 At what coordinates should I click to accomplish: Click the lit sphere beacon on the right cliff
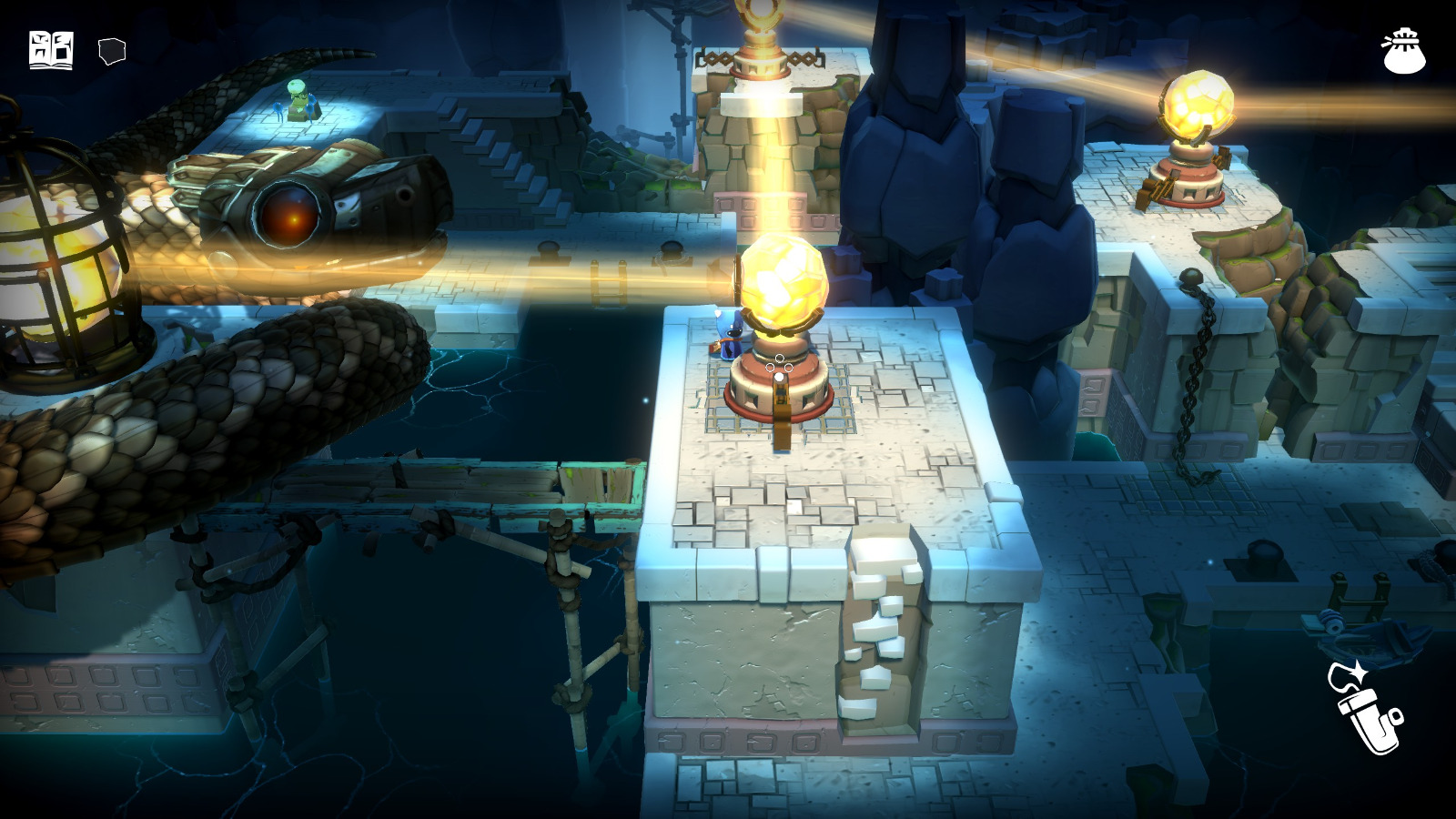pos(1197,109)
